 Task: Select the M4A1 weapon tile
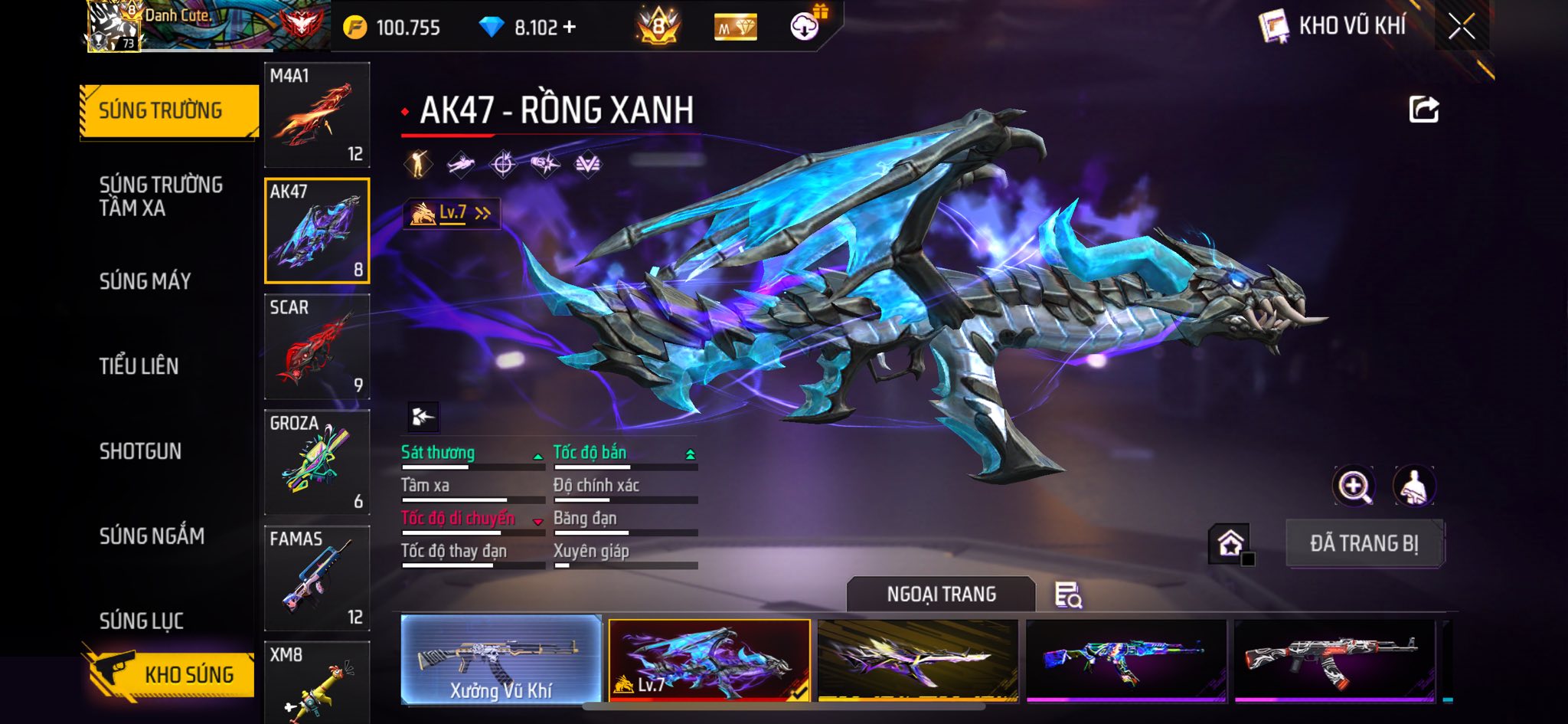coord(317,115)
